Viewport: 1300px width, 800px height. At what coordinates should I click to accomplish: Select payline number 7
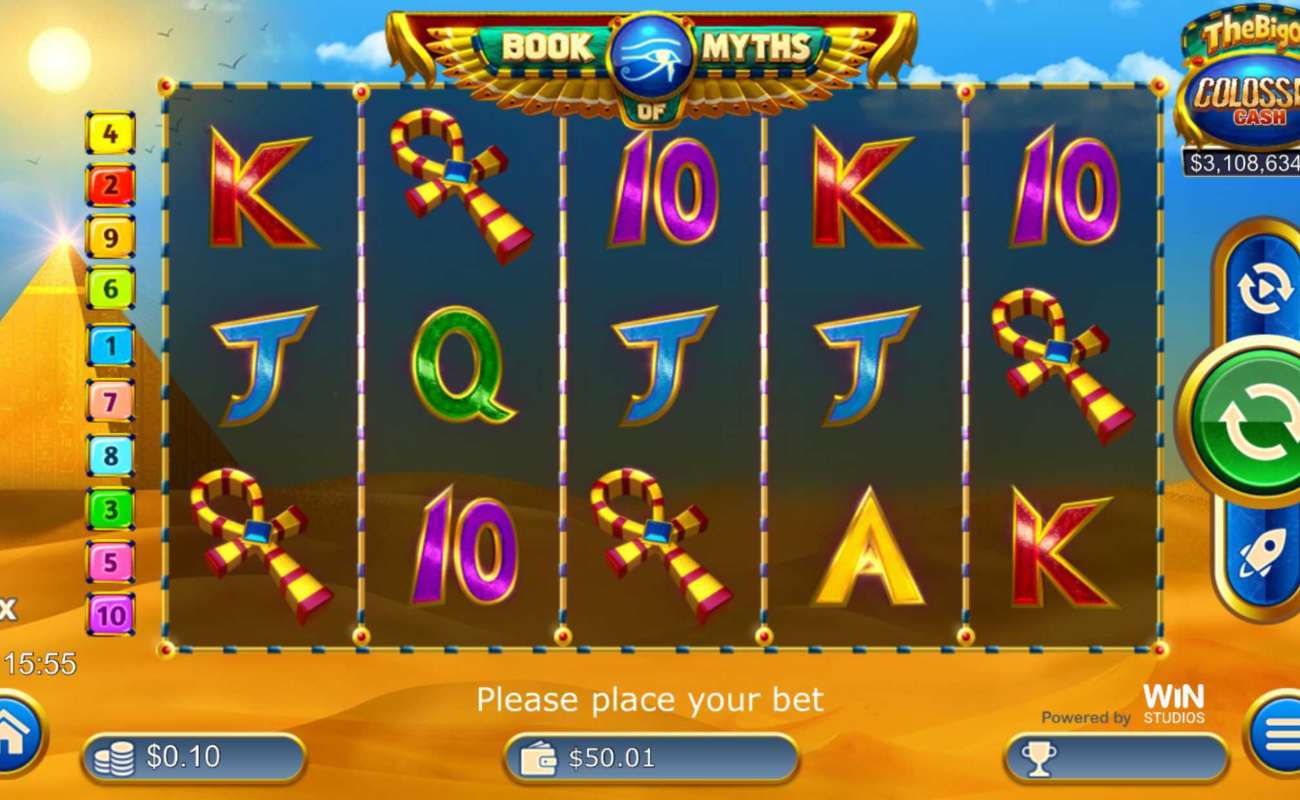point(110,401)
